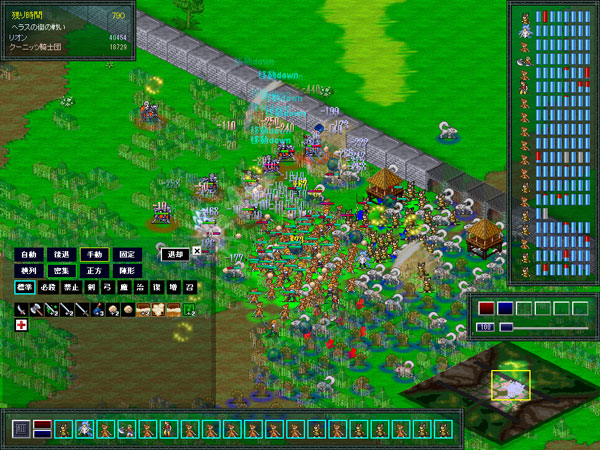Select the 標準 (standard) skill mode

coord(25,288)
